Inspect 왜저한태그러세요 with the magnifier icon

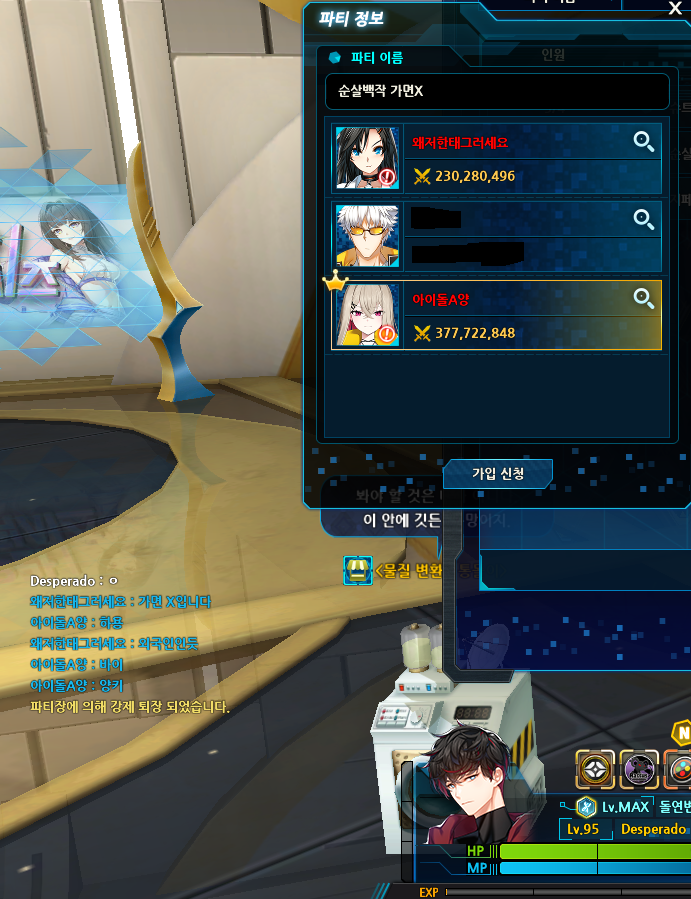coord(644,141)
